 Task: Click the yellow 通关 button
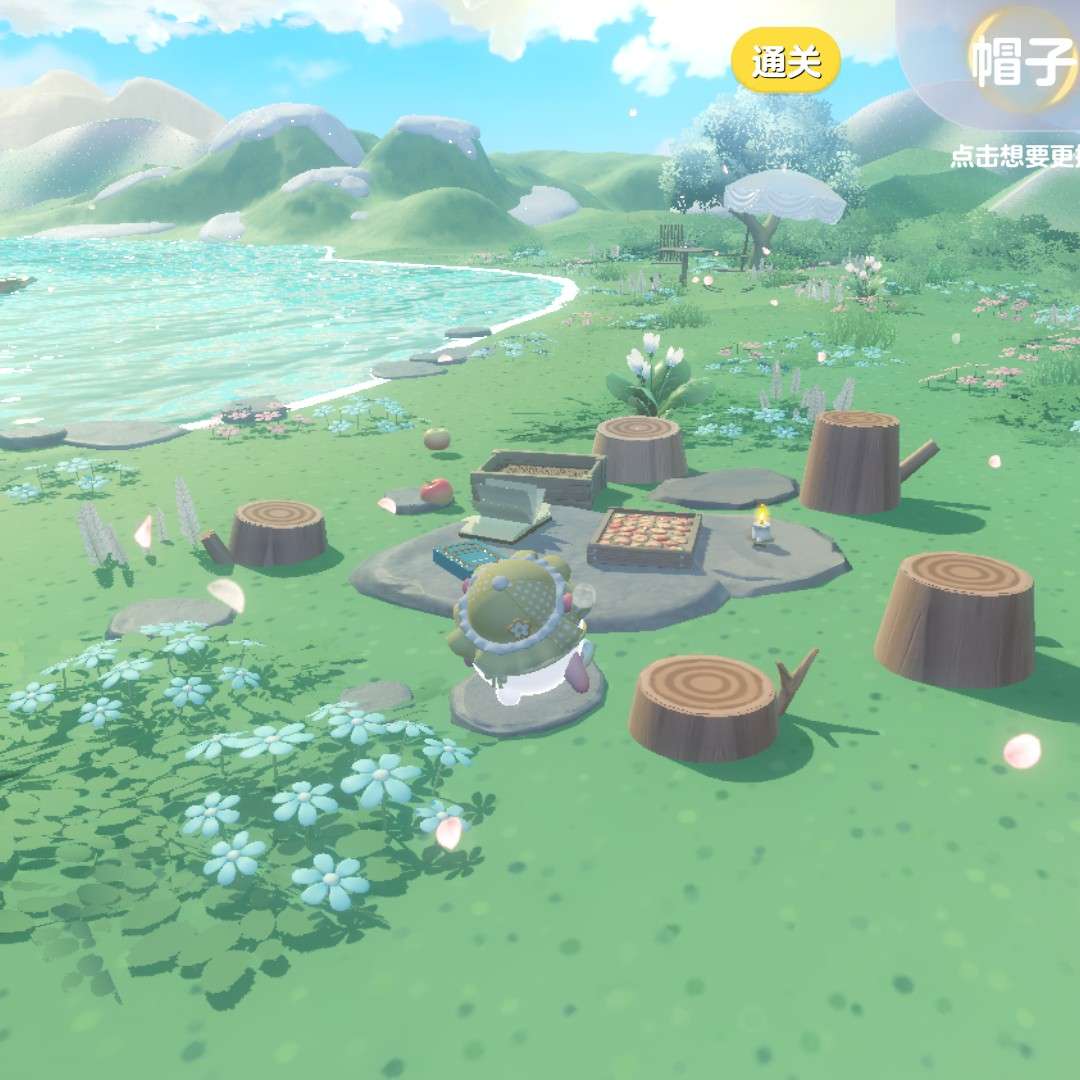(x=785, y=63)
